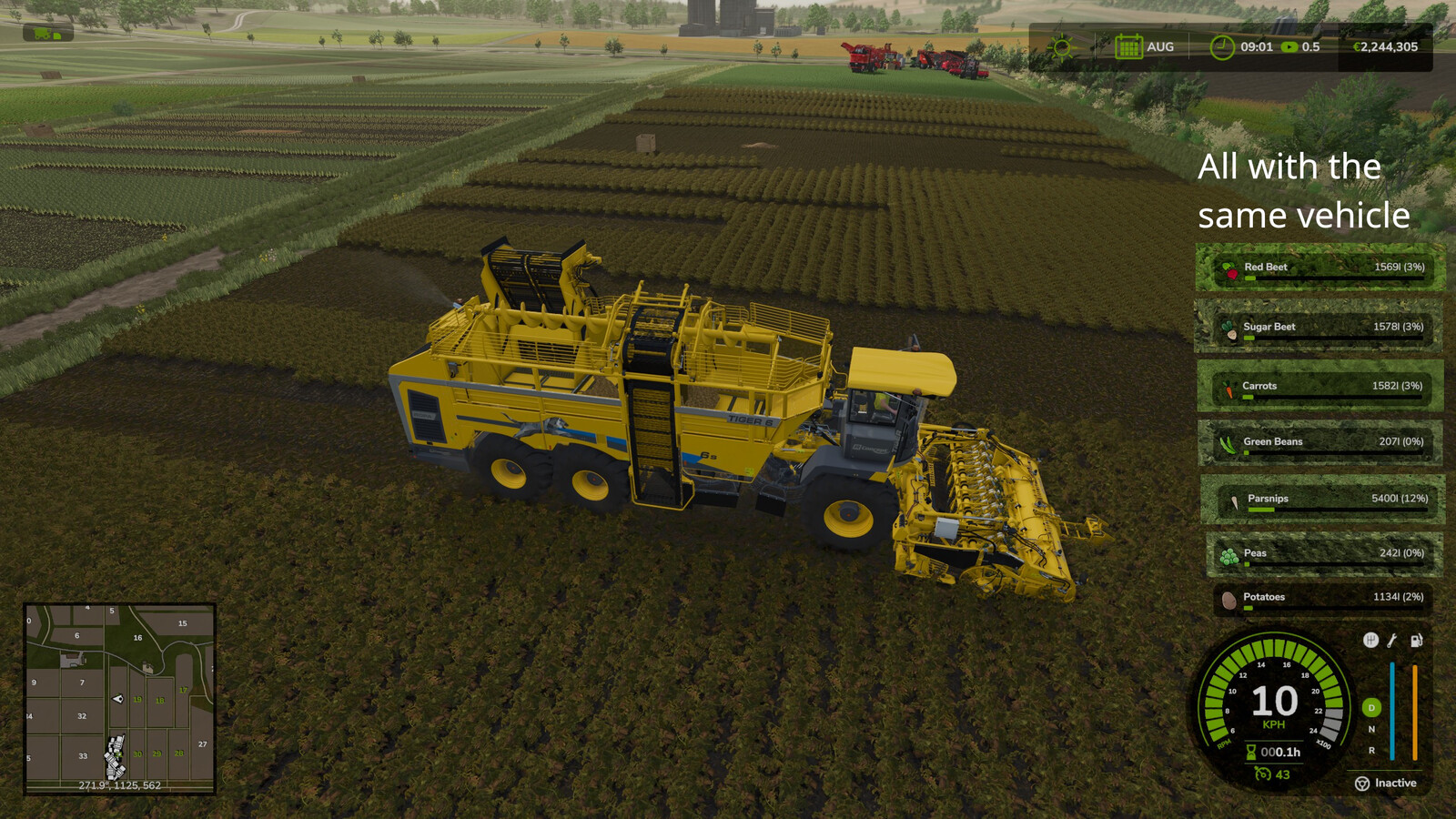Click the gear shifter icon on the dashboard

1370,640
